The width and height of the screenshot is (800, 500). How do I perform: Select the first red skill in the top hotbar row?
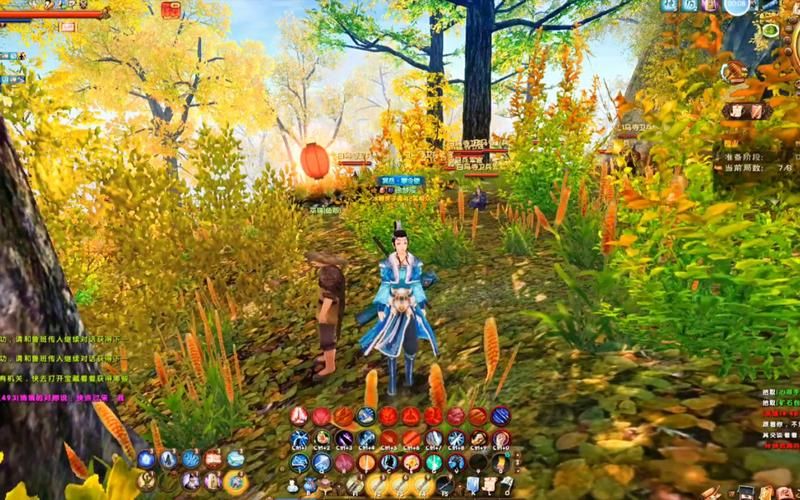click(300, 416)
